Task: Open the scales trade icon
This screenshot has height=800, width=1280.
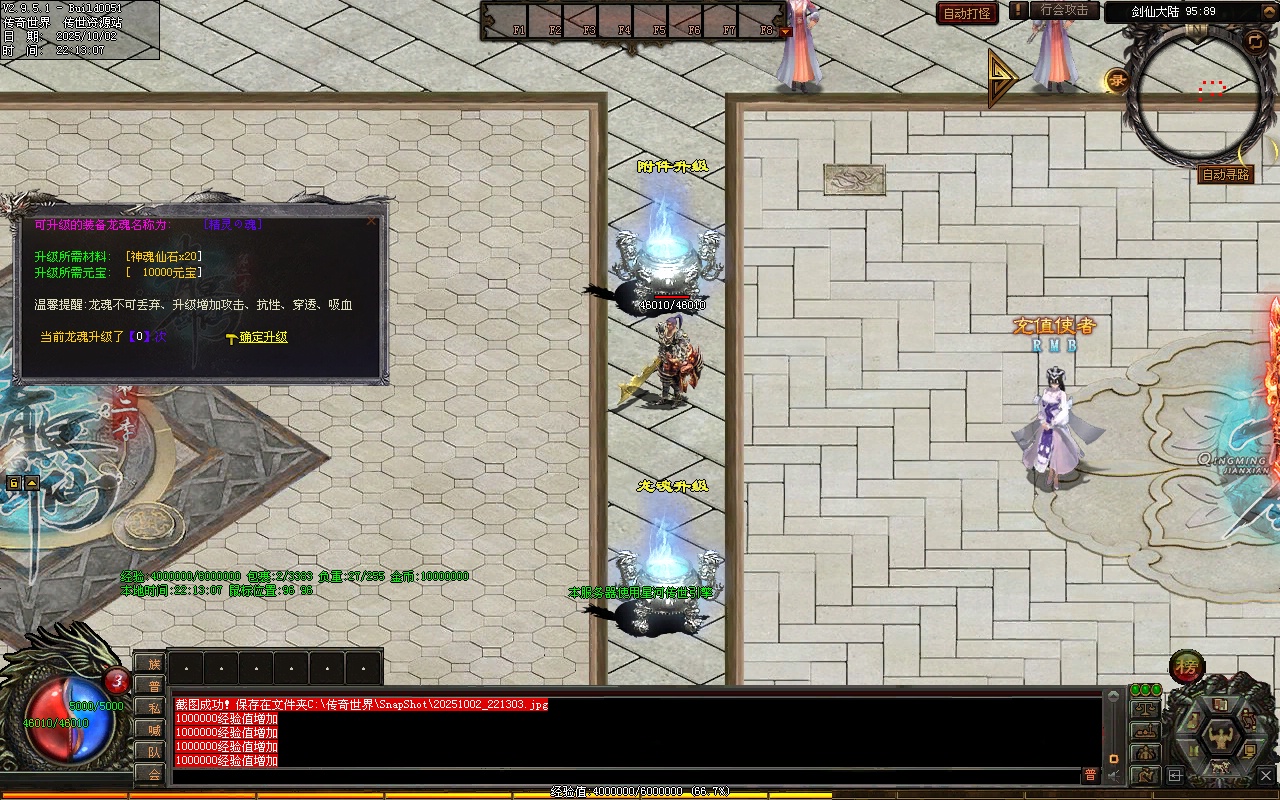Action: click(1145, 709)
